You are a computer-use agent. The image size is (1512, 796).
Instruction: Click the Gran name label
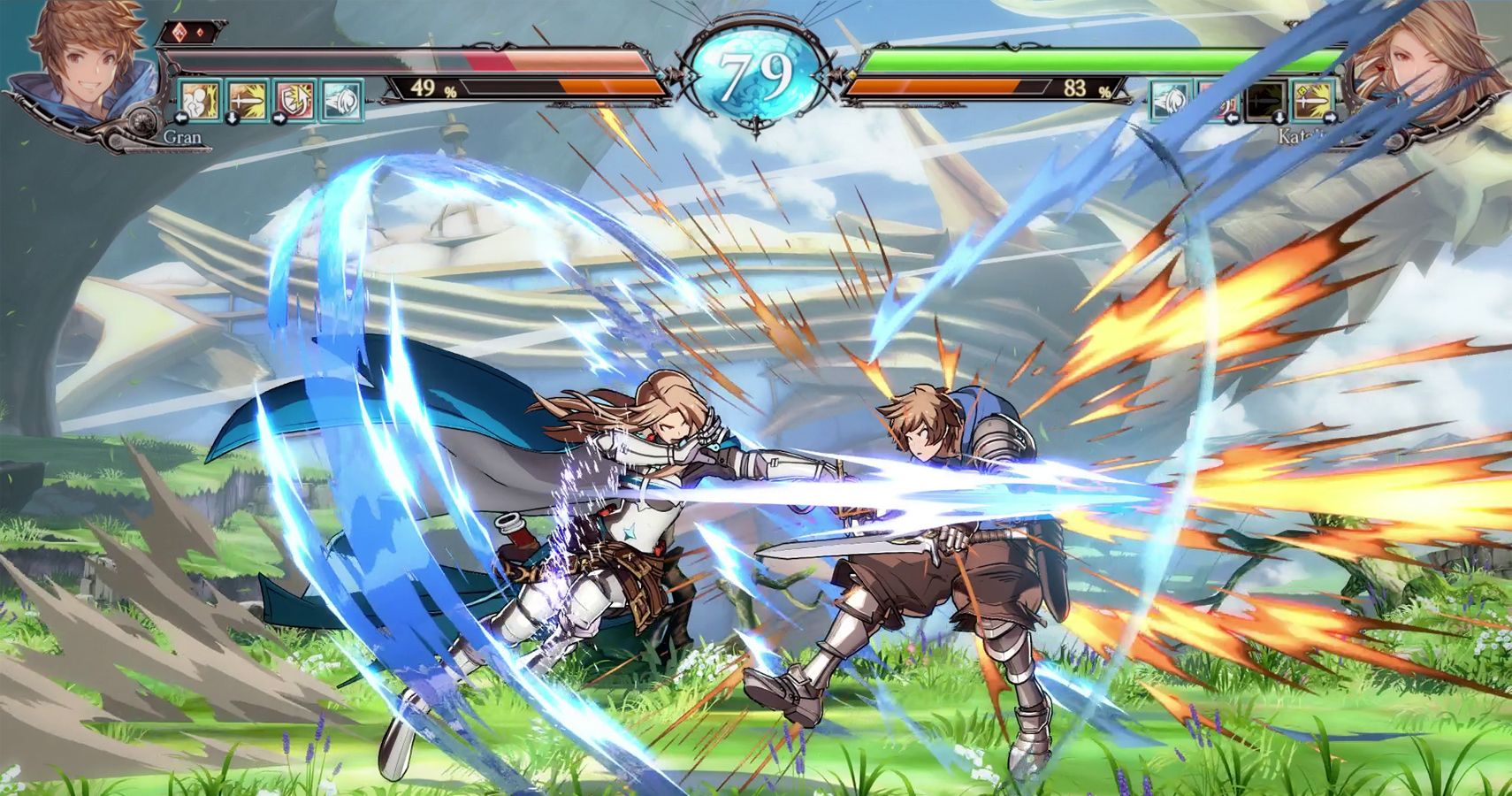tap(184, 139)
